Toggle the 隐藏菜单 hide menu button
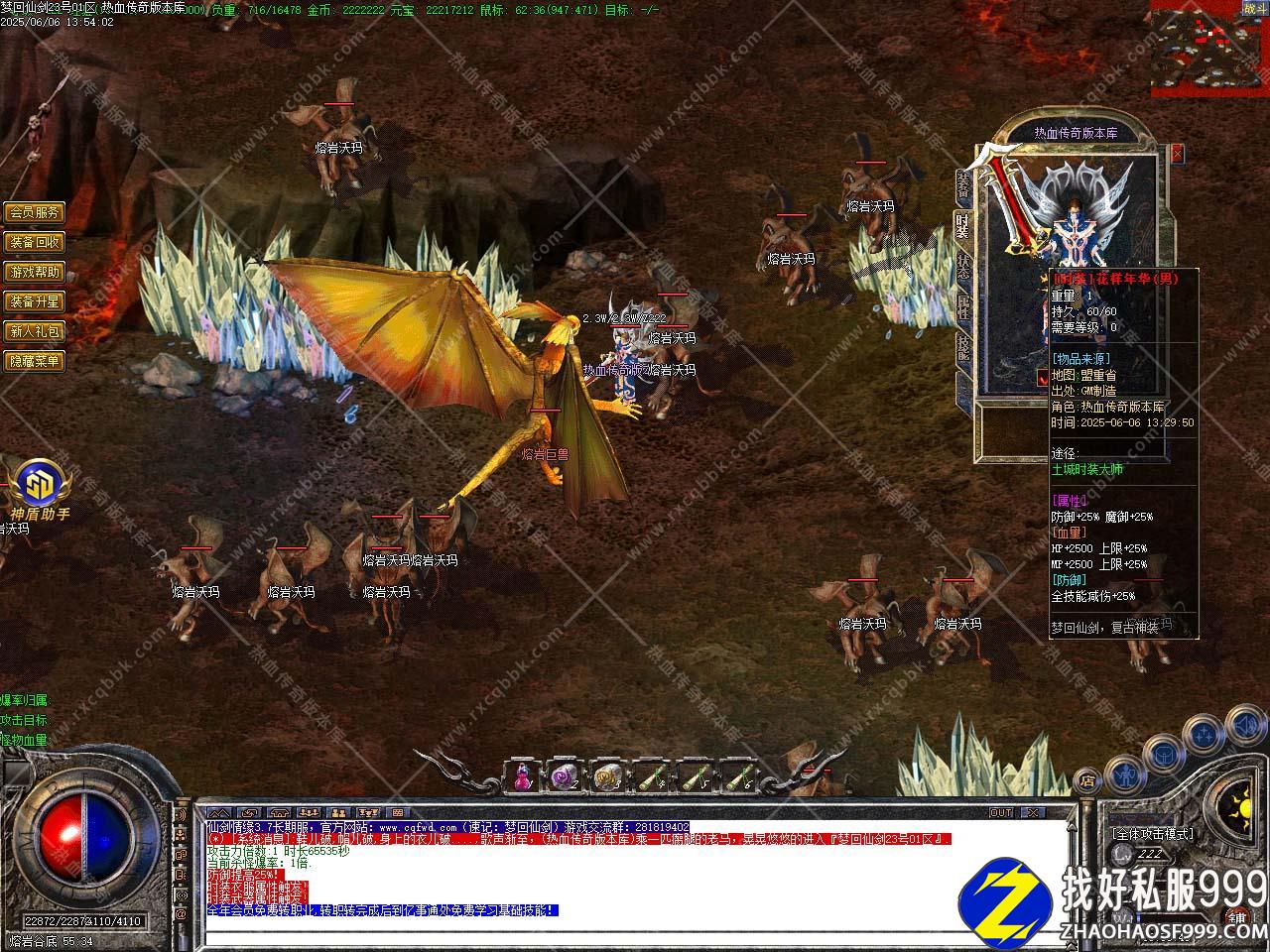 tap(35, 361)
